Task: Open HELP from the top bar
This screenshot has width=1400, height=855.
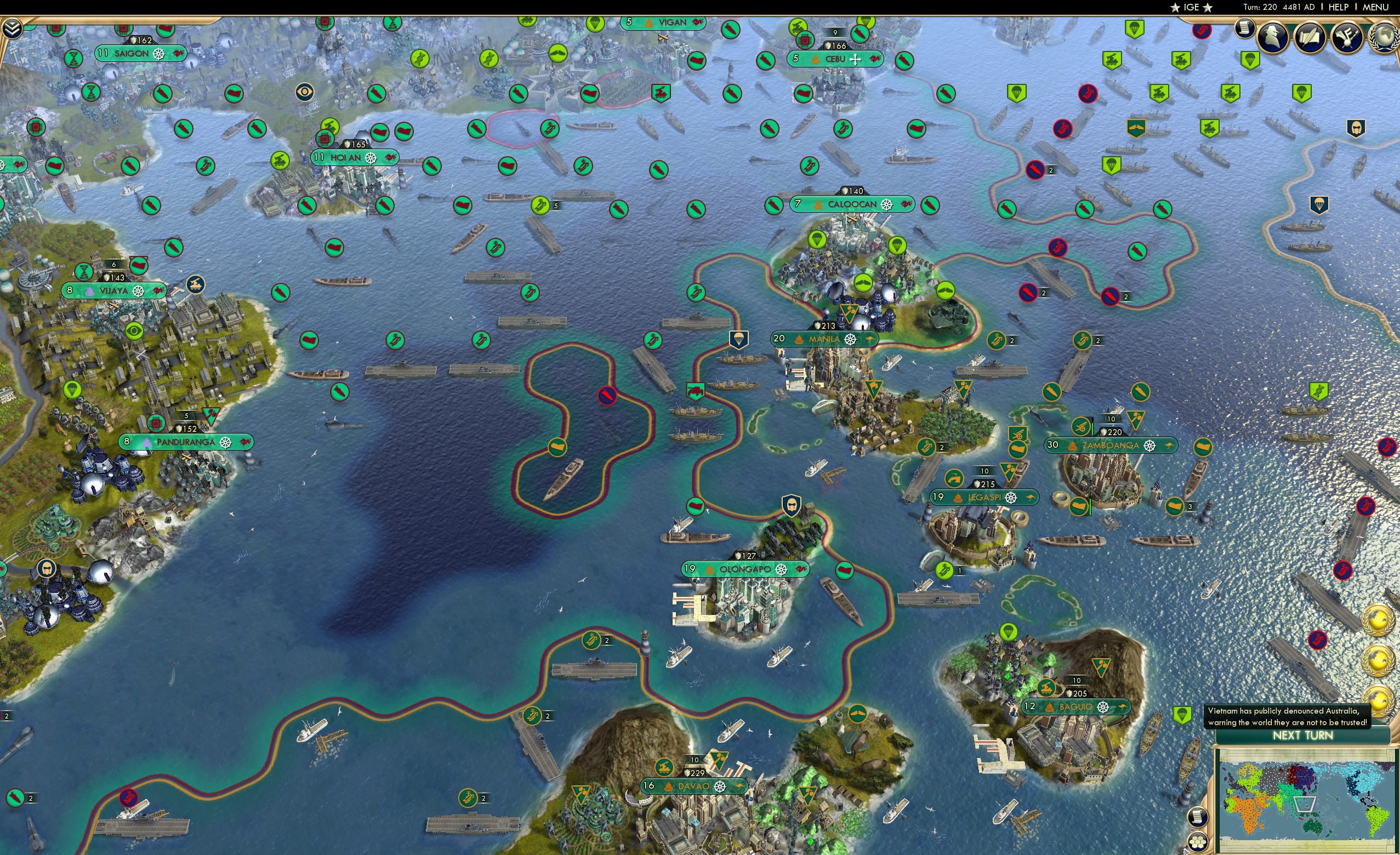Action: tap(1339, 7)
